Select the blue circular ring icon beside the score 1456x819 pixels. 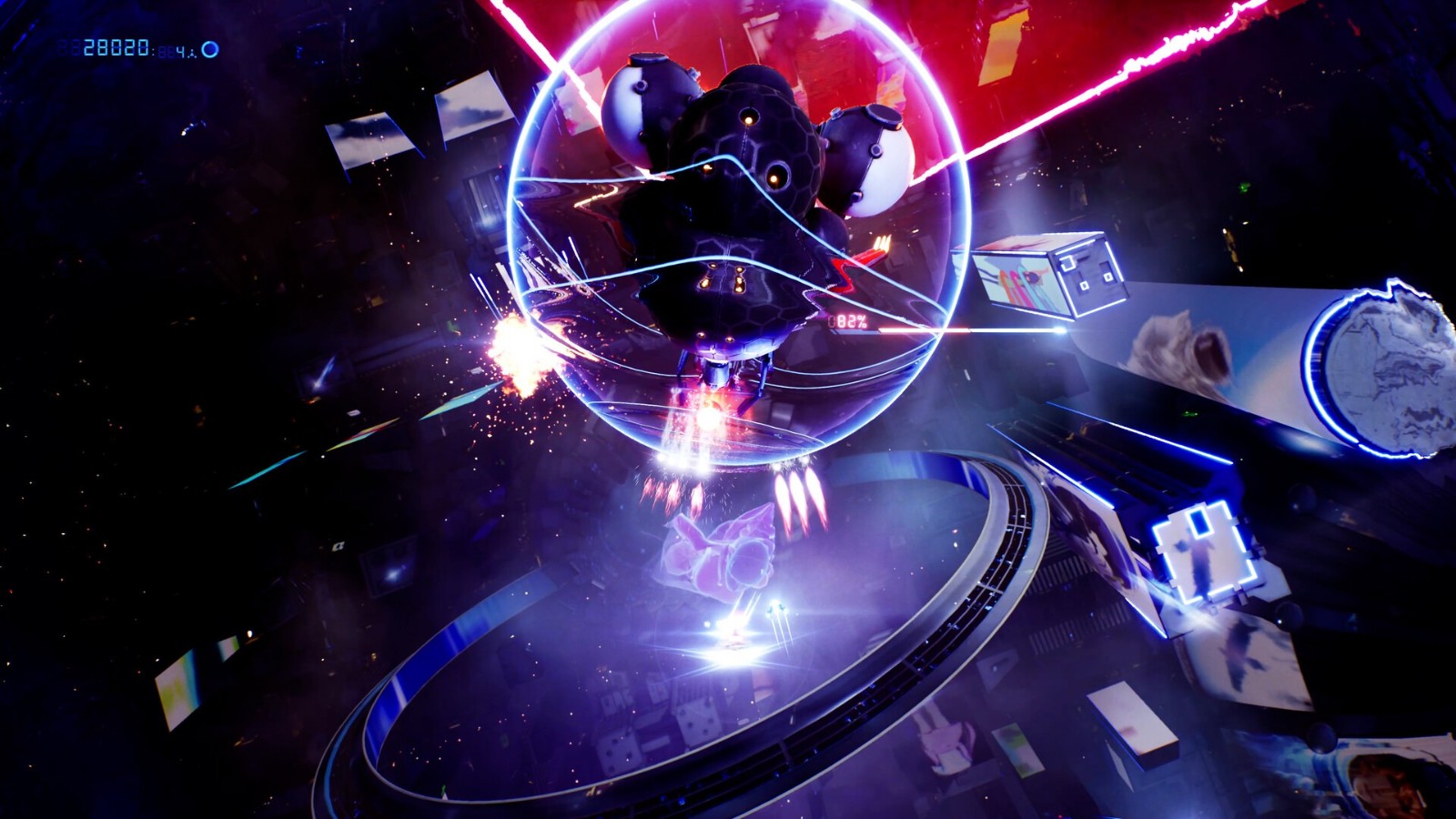click(x=210, y=48)
